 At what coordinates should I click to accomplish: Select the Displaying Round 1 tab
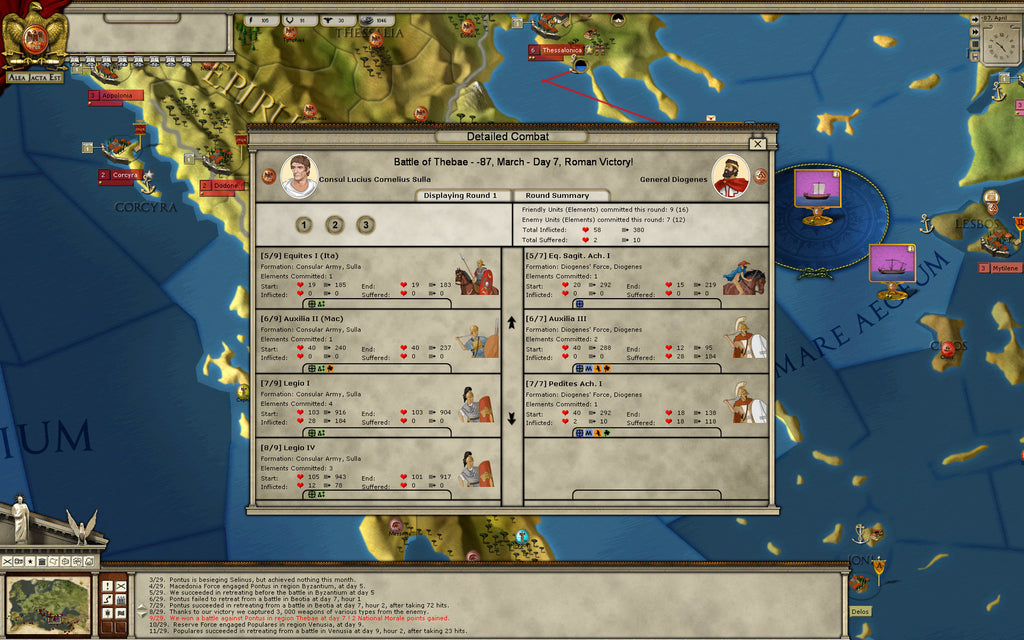click(460, 196)
